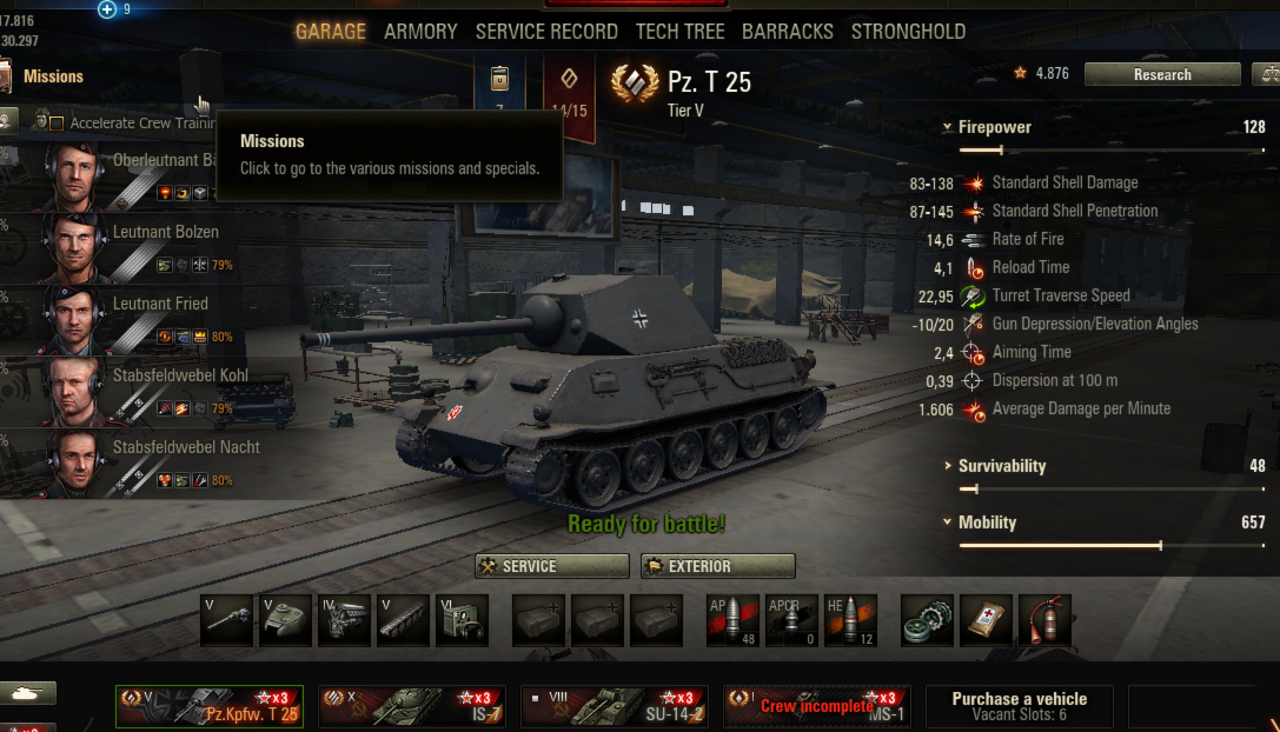Toggle Accelerate Crew Training checkbox
Viewport: 1280px width, 732px height.
point(57,123)
